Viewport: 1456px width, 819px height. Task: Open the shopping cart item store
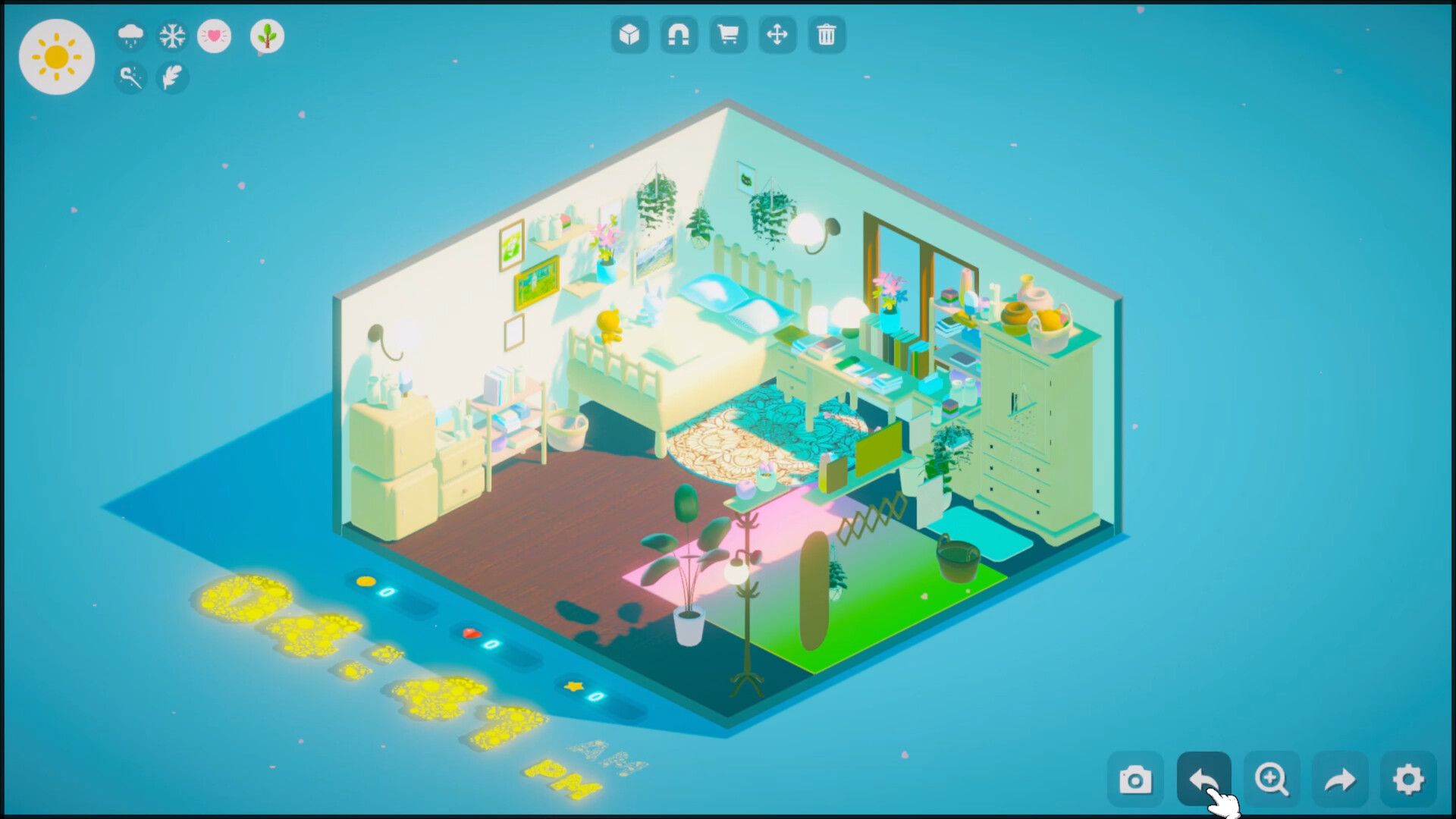(729, 35)
